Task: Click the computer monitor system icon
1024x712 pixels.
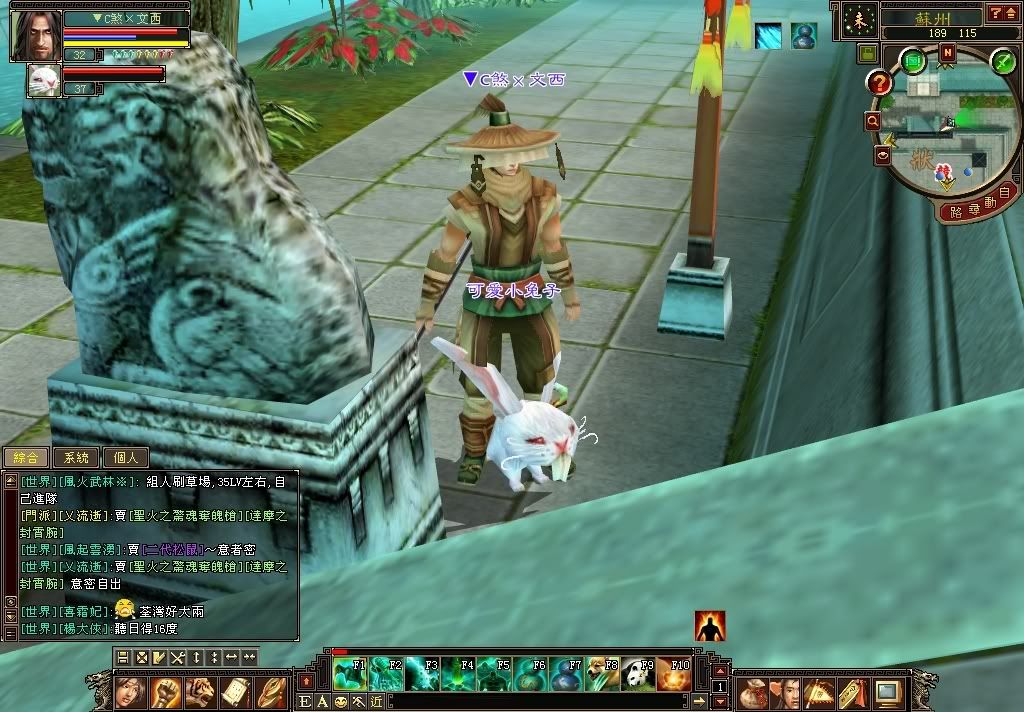Action: click(x=887, y=691)
